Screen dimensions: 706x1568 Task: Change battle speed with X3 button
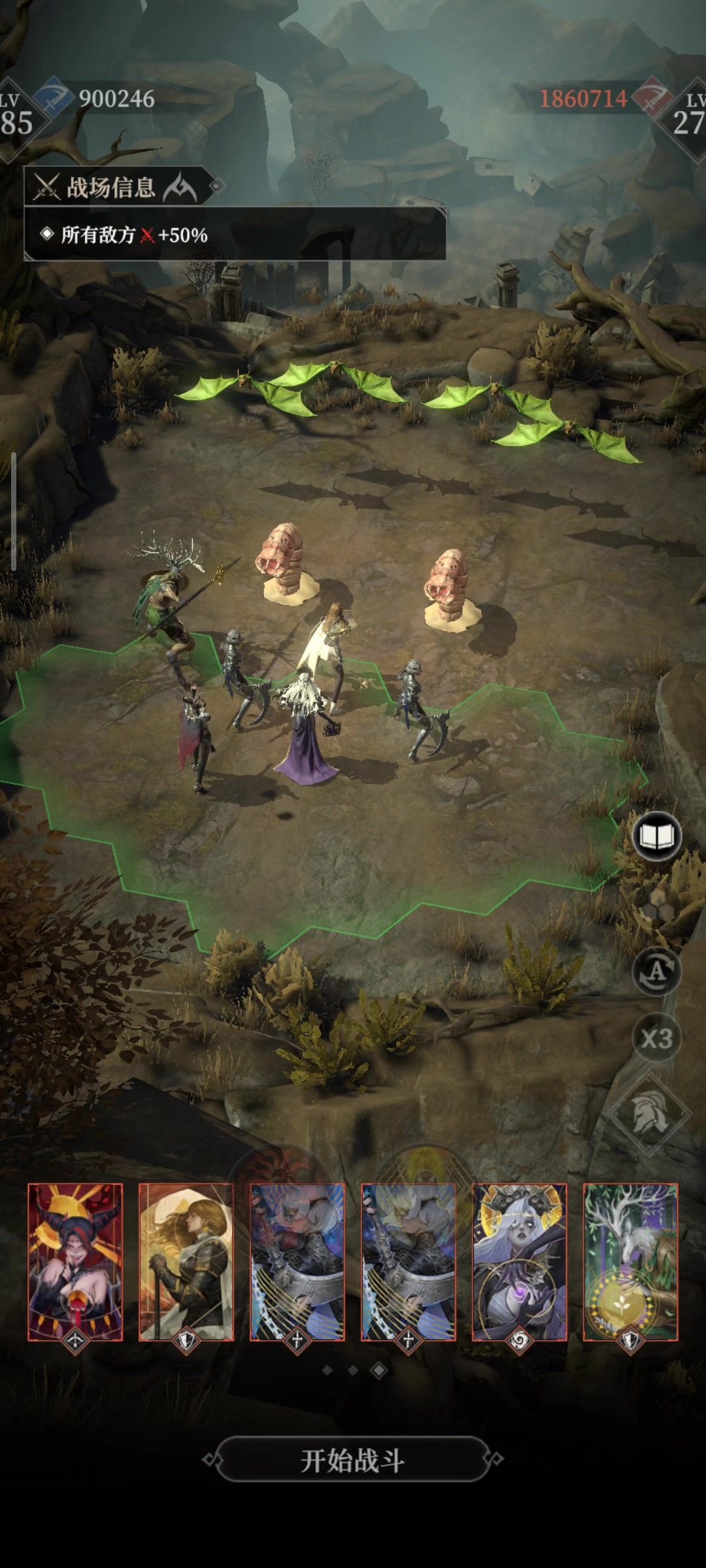coord(656,1038)
